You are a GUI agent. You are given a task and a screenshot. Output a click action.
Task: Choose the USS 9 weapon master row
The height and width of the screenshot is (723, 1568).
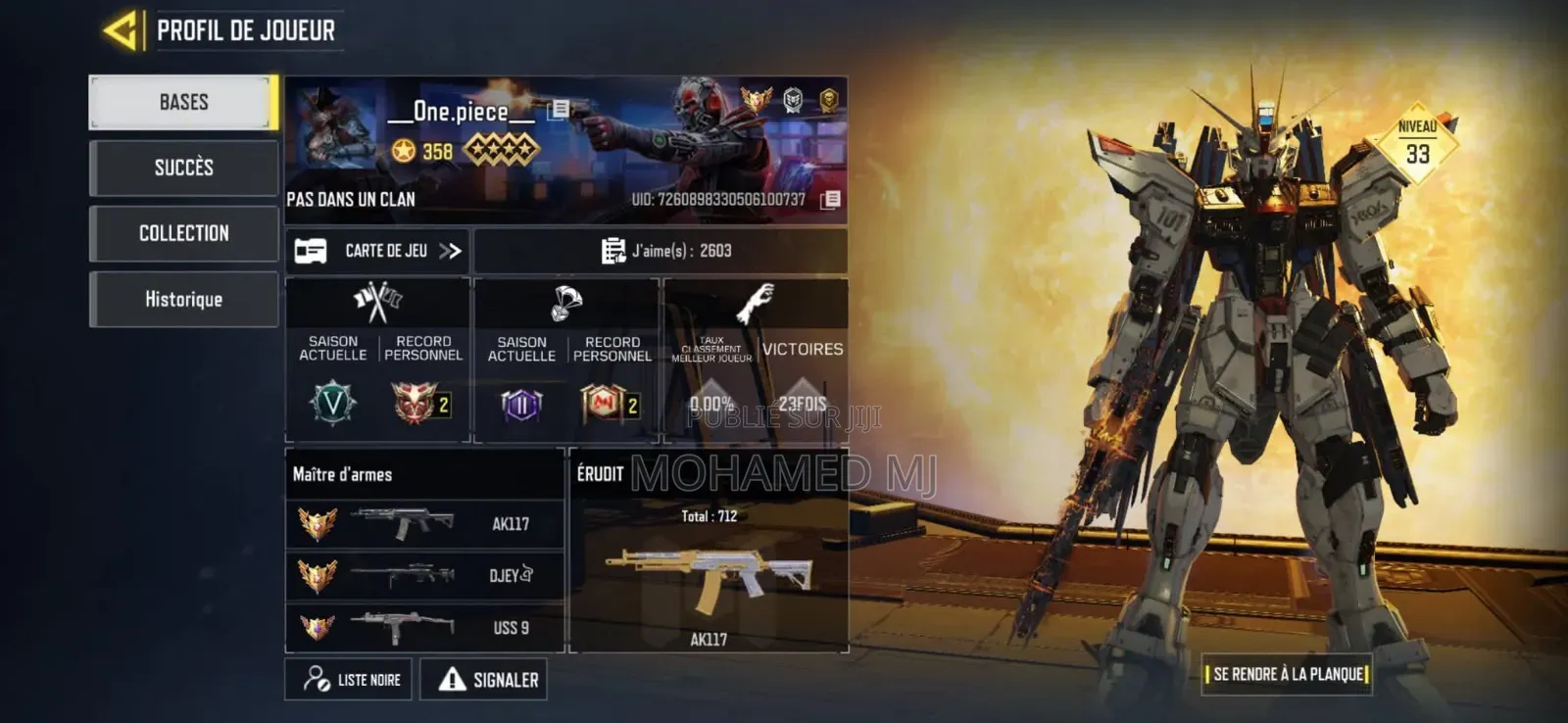click(x=424, y=627)
